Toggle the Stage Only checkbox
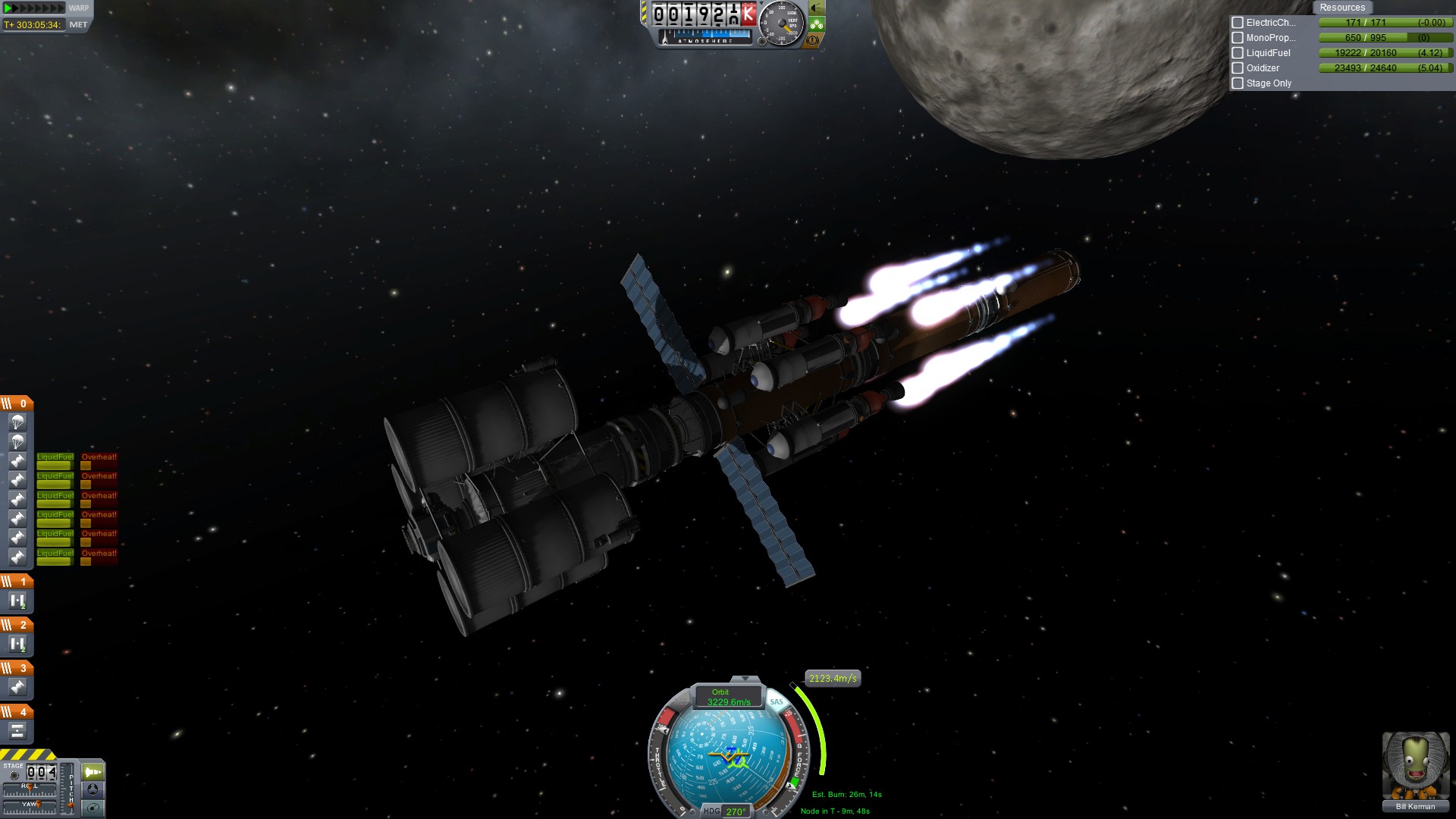 pos(1238,83)
